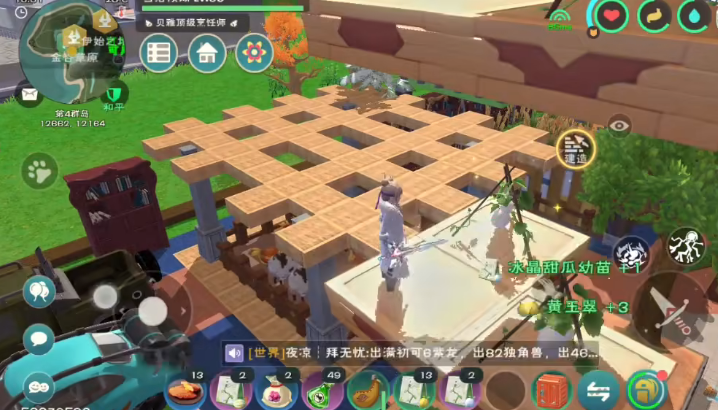Image resolution: width=718 pixels, height=410 pixels.
Task: Click the world chat message bar
Action: [x=411, y=353]
